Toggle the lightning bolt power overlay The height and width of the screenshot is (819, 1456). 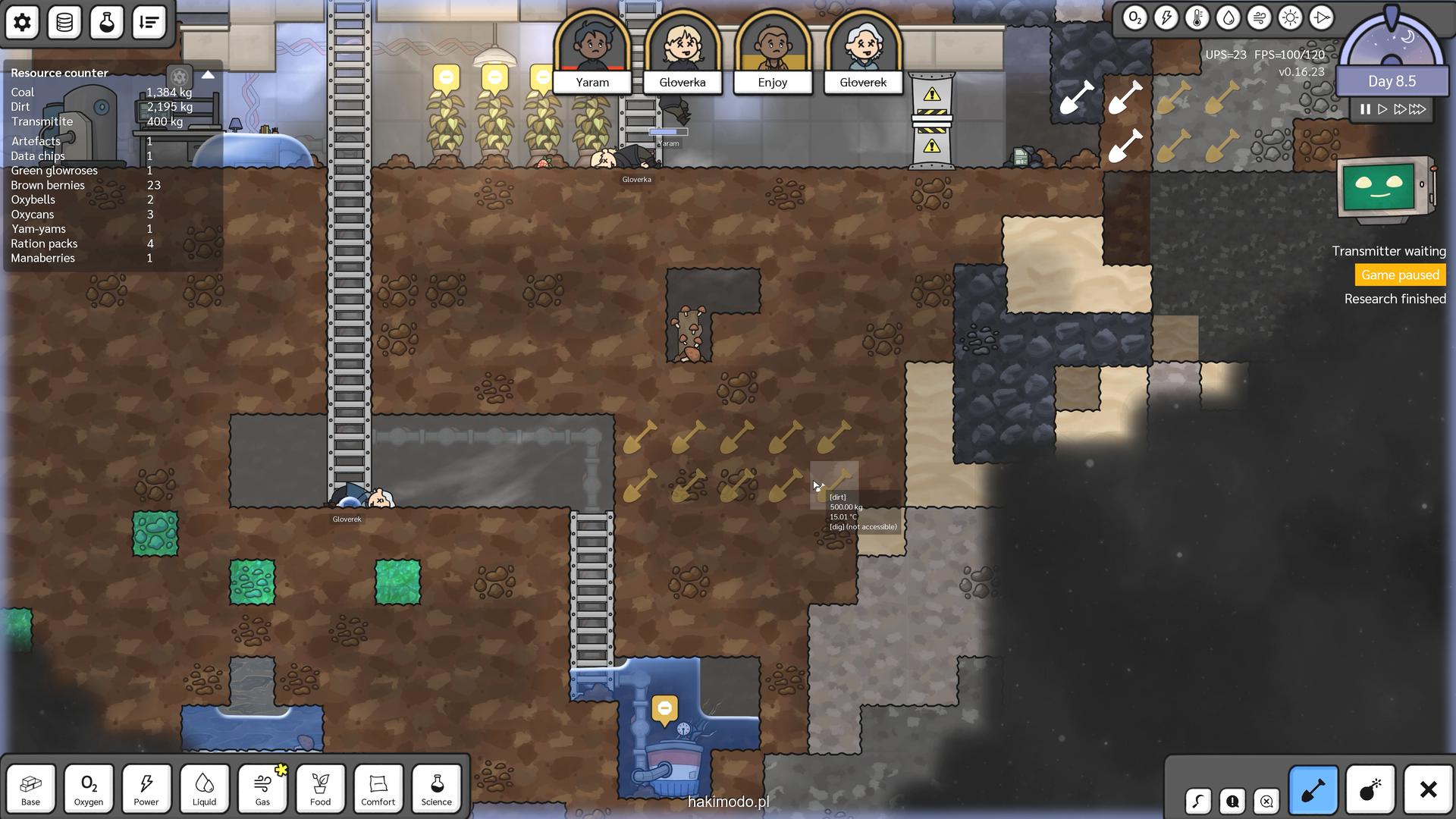tap(1166, 18)
